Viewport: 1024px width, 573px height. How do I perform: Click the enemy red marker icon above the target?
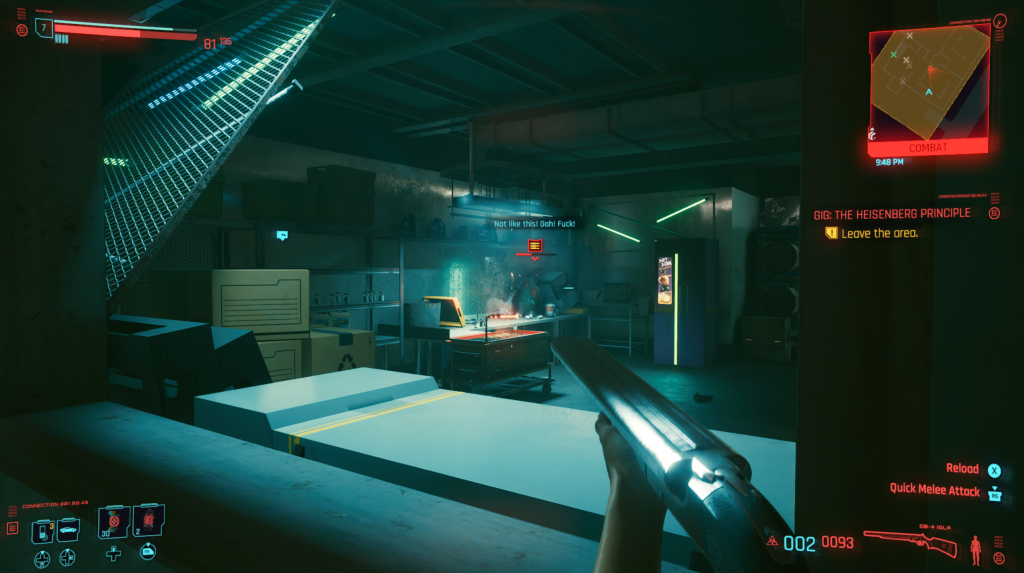(535, 245)
